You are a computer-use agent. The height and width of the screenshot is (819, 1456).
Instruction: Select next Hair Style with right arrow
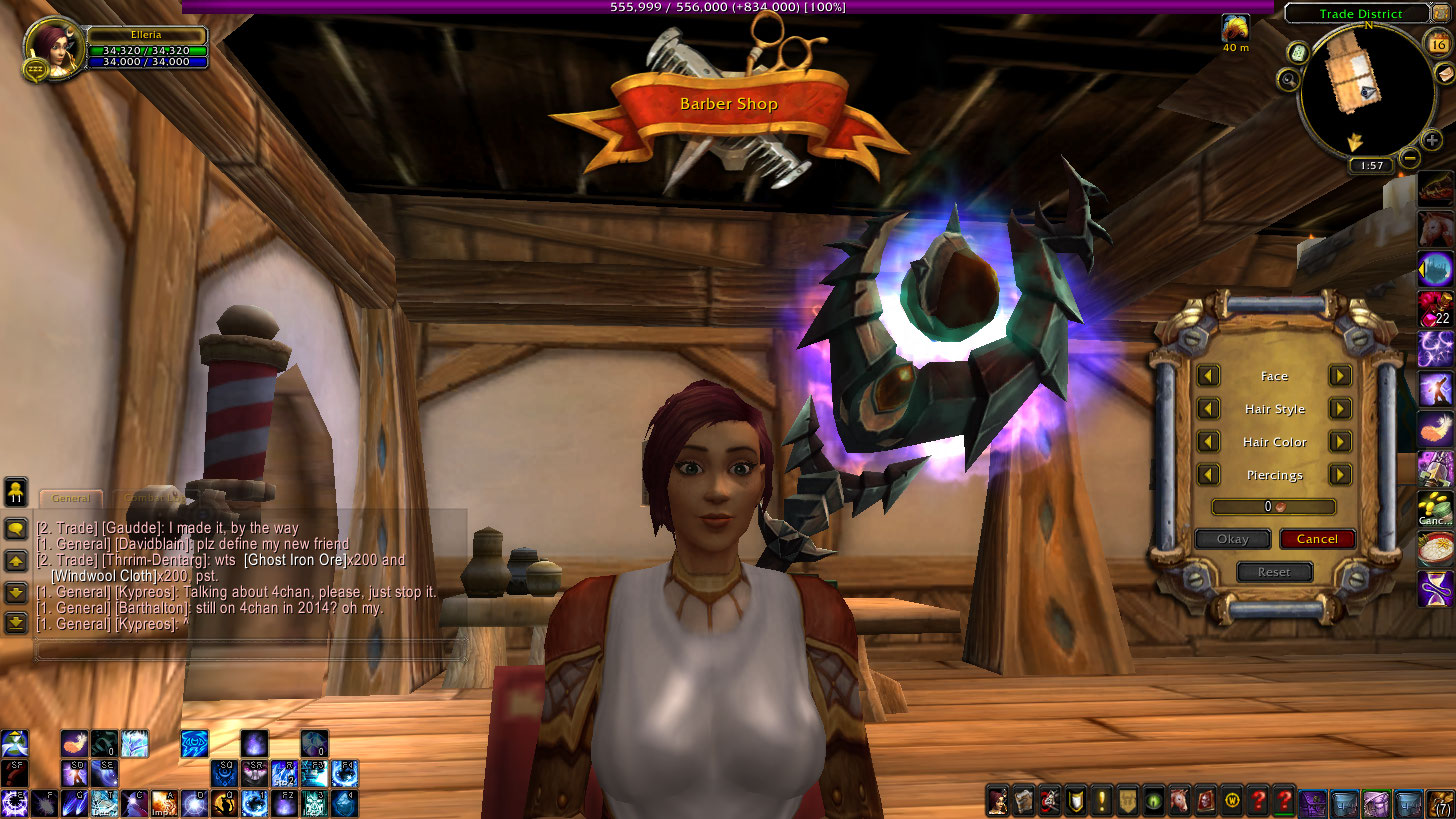[1340, 409]
